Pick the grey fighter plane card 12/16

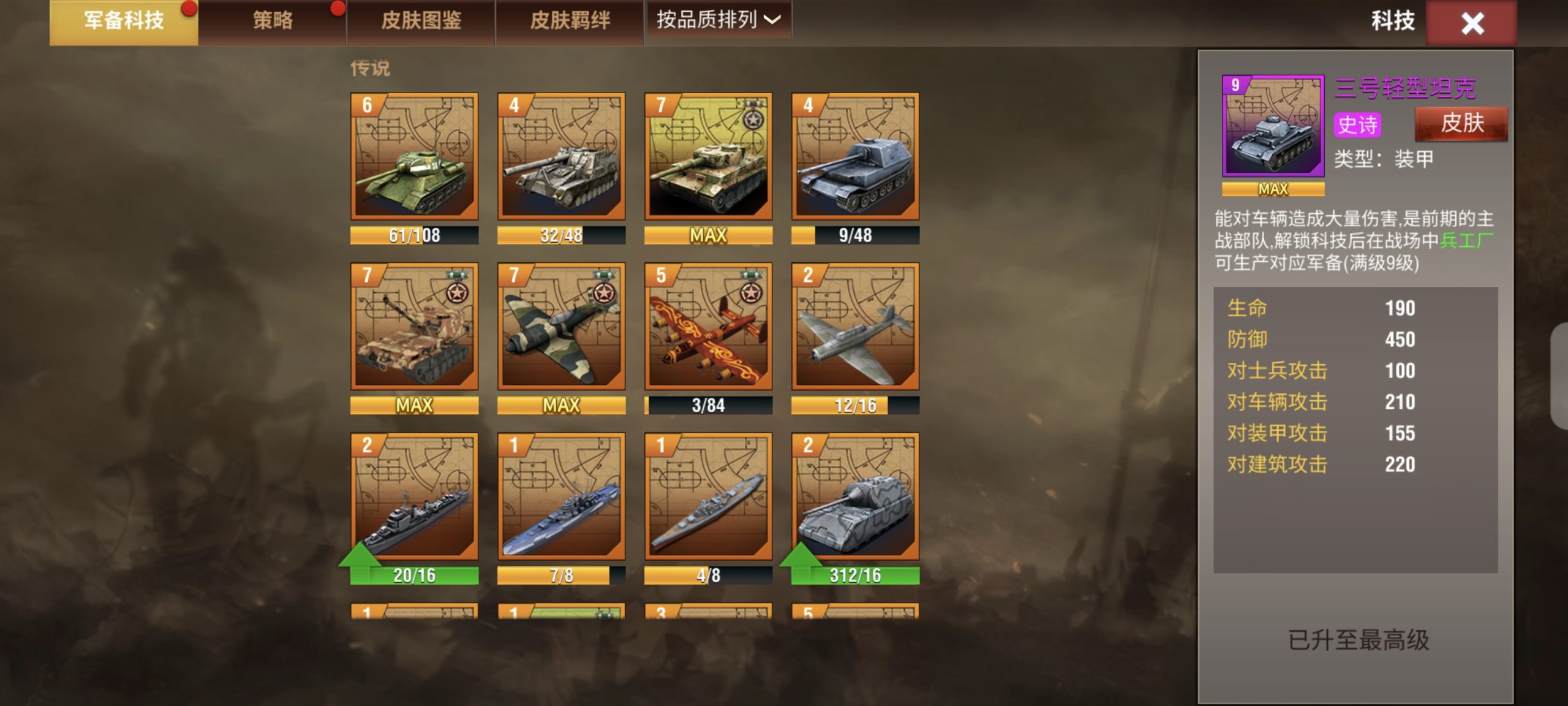[x=856, y=327]
